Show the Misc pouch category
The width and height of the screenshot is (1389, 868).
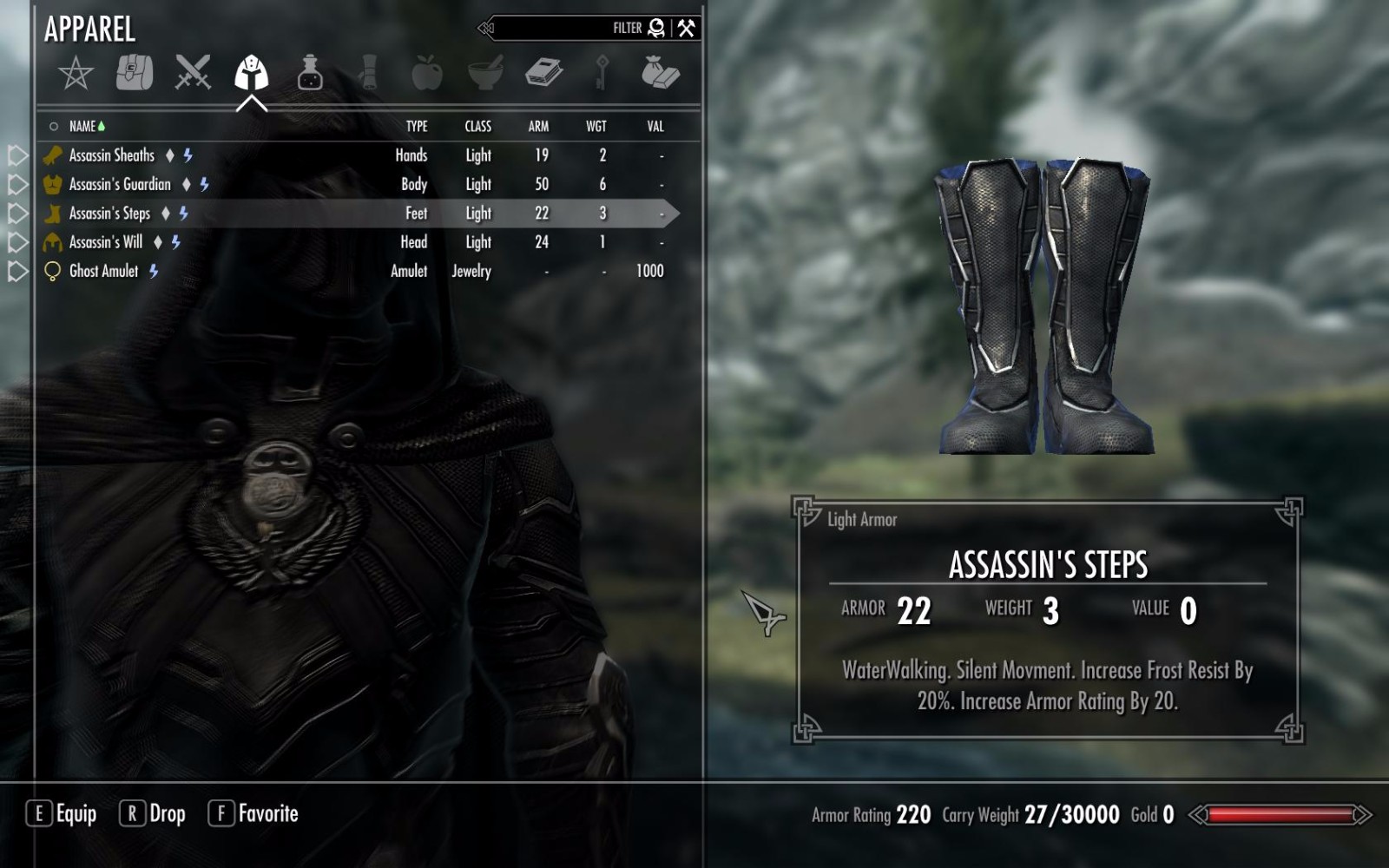[x=660, y=73]
